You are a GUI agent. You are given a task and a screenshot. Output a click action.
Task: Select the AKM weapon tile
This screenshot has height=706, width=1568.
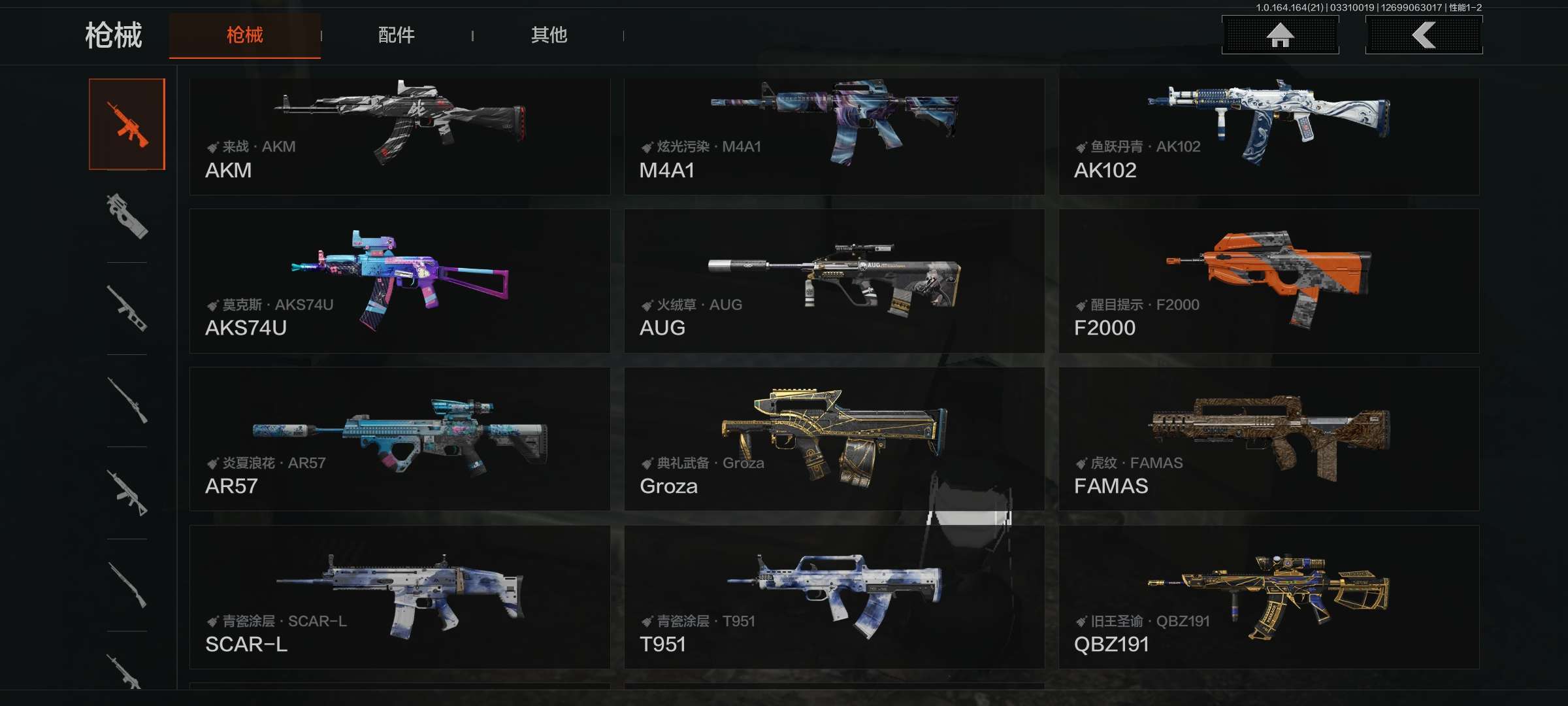[x=399, y=136]
